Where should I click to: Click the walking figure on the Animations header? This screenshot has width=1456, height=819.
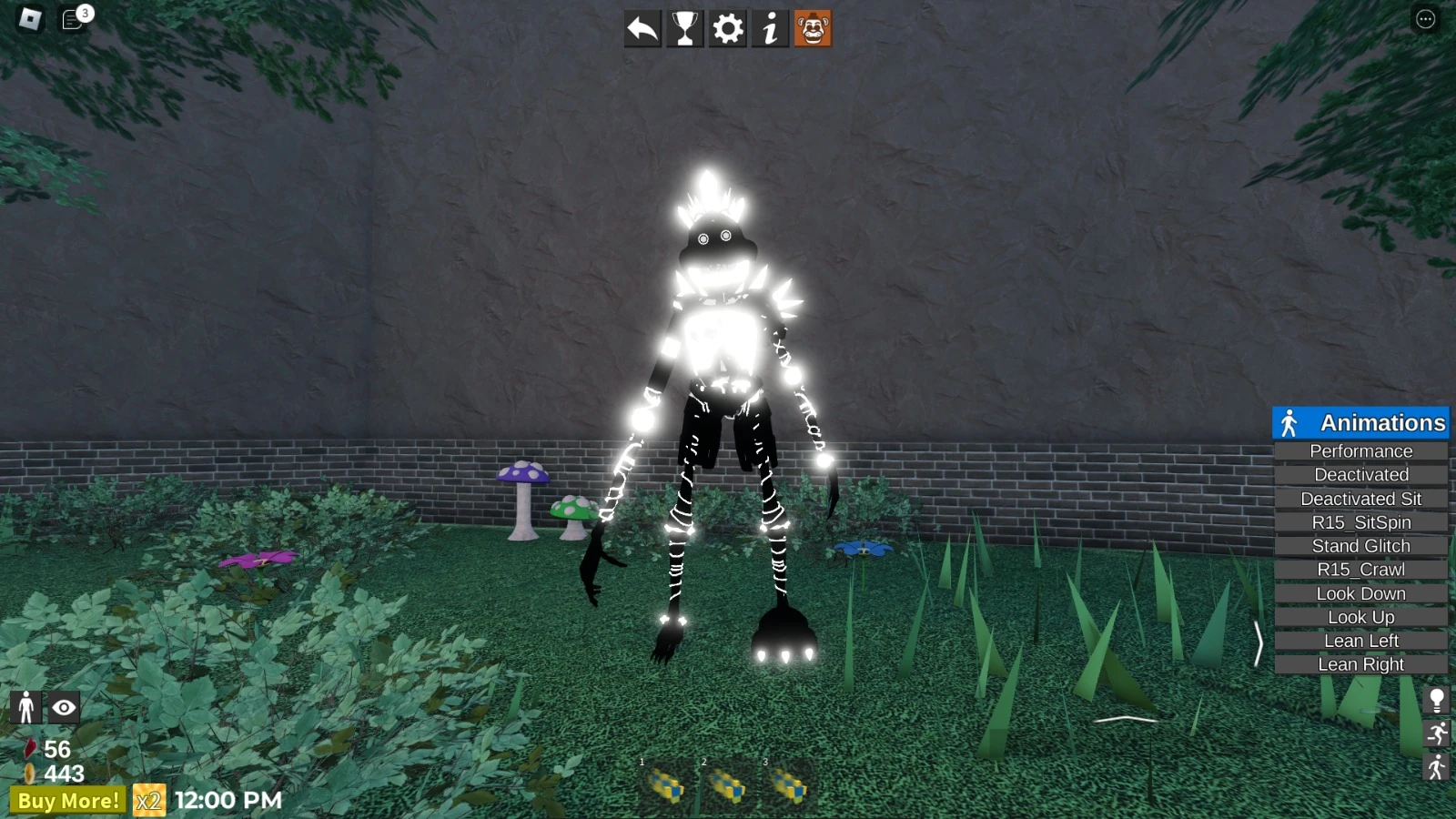pyautogui.click(x=1289, y=422)
